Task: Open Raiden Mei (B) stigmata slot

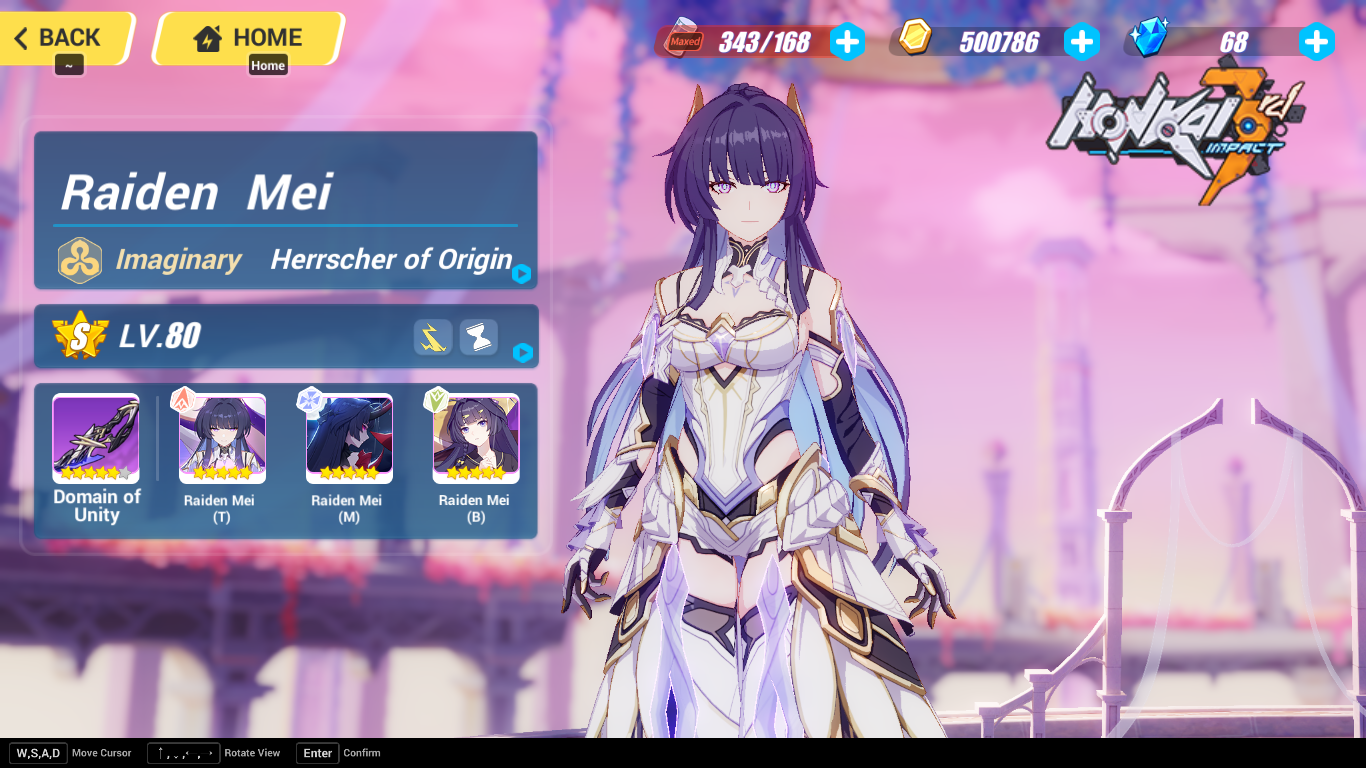Action: pos(474,438)
